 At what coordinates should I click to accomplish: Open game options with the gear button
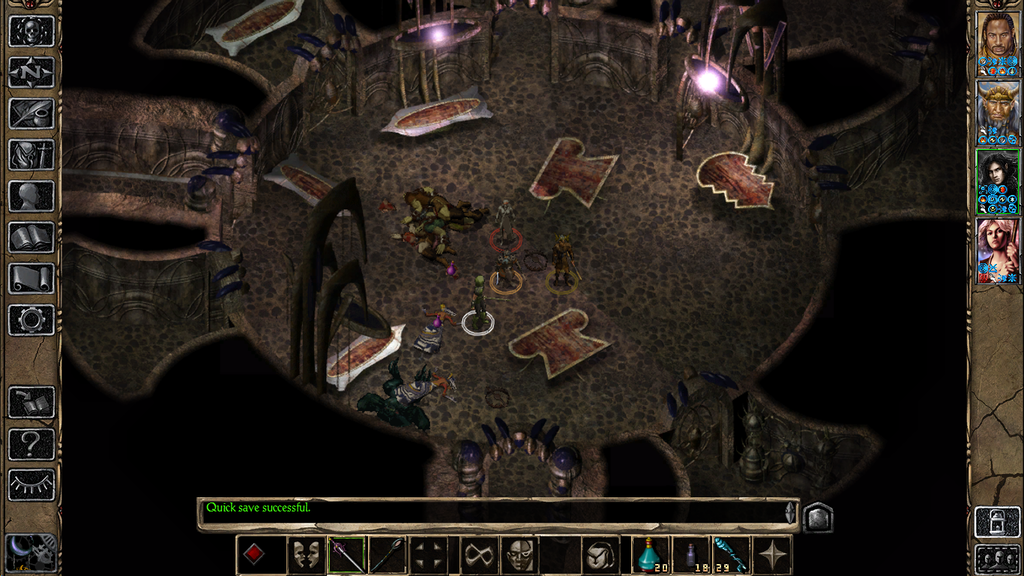[x=31, y=320]
